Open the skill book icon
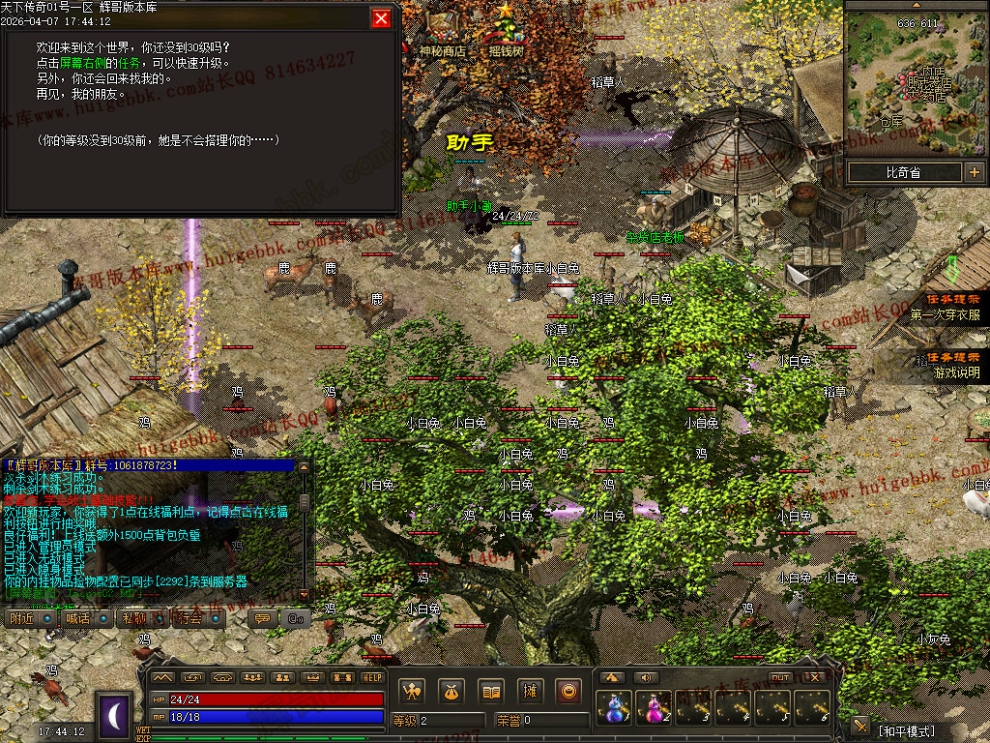 490,690
